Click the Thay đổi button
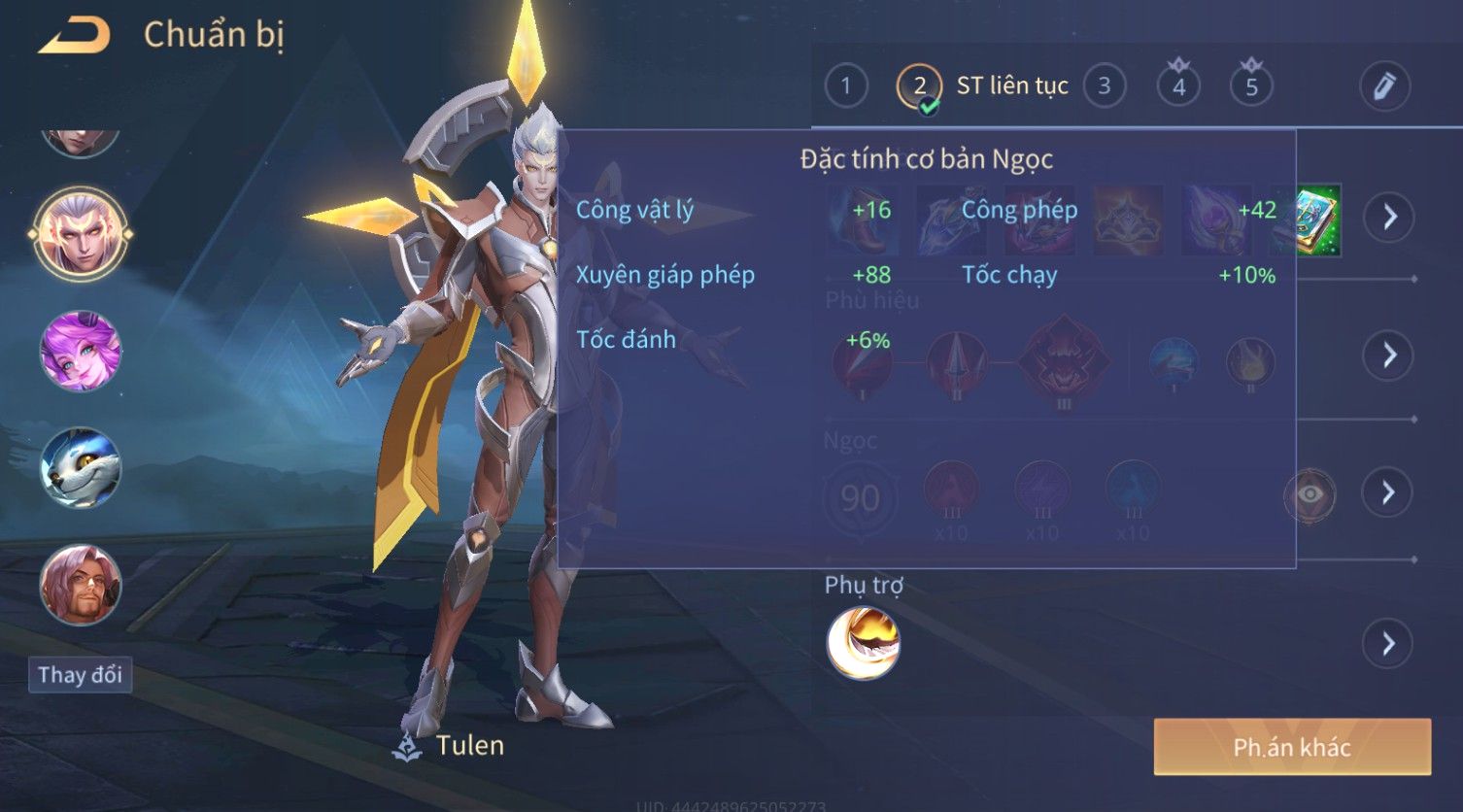Image resolution: width=1463 pixels, height=812 pixels. 80,675
